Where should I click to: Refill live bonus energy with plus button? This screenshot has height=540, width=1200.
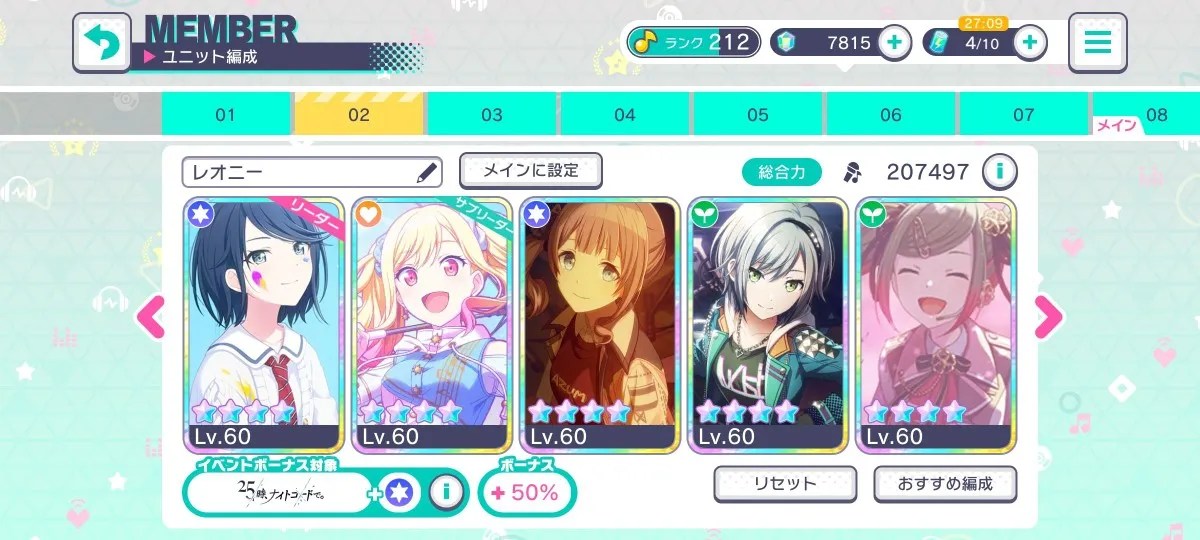tap(1030, 42)
